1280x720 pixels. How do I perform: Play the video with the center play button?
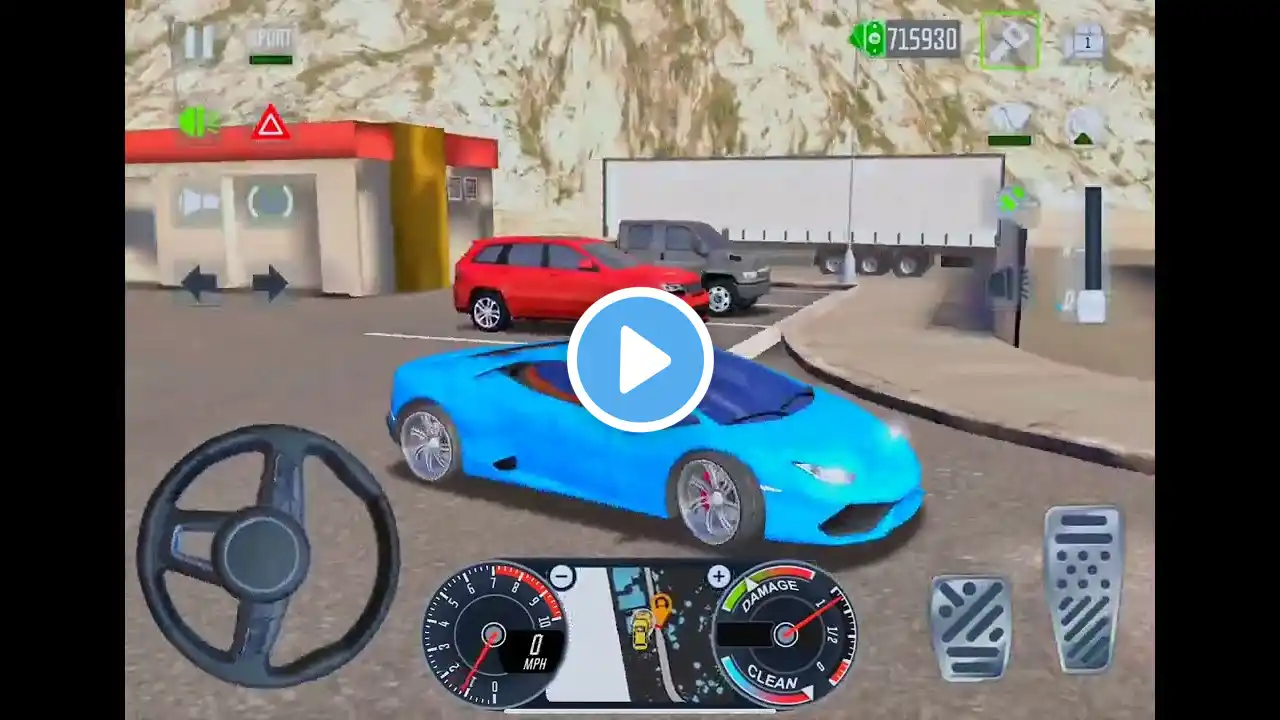[x=640, y=360]
